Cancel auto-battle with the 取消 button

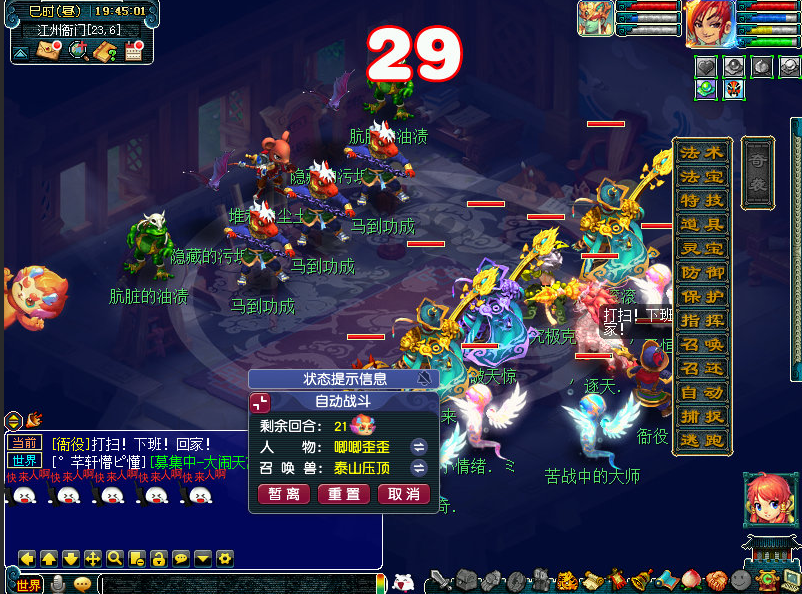[404, 494]
